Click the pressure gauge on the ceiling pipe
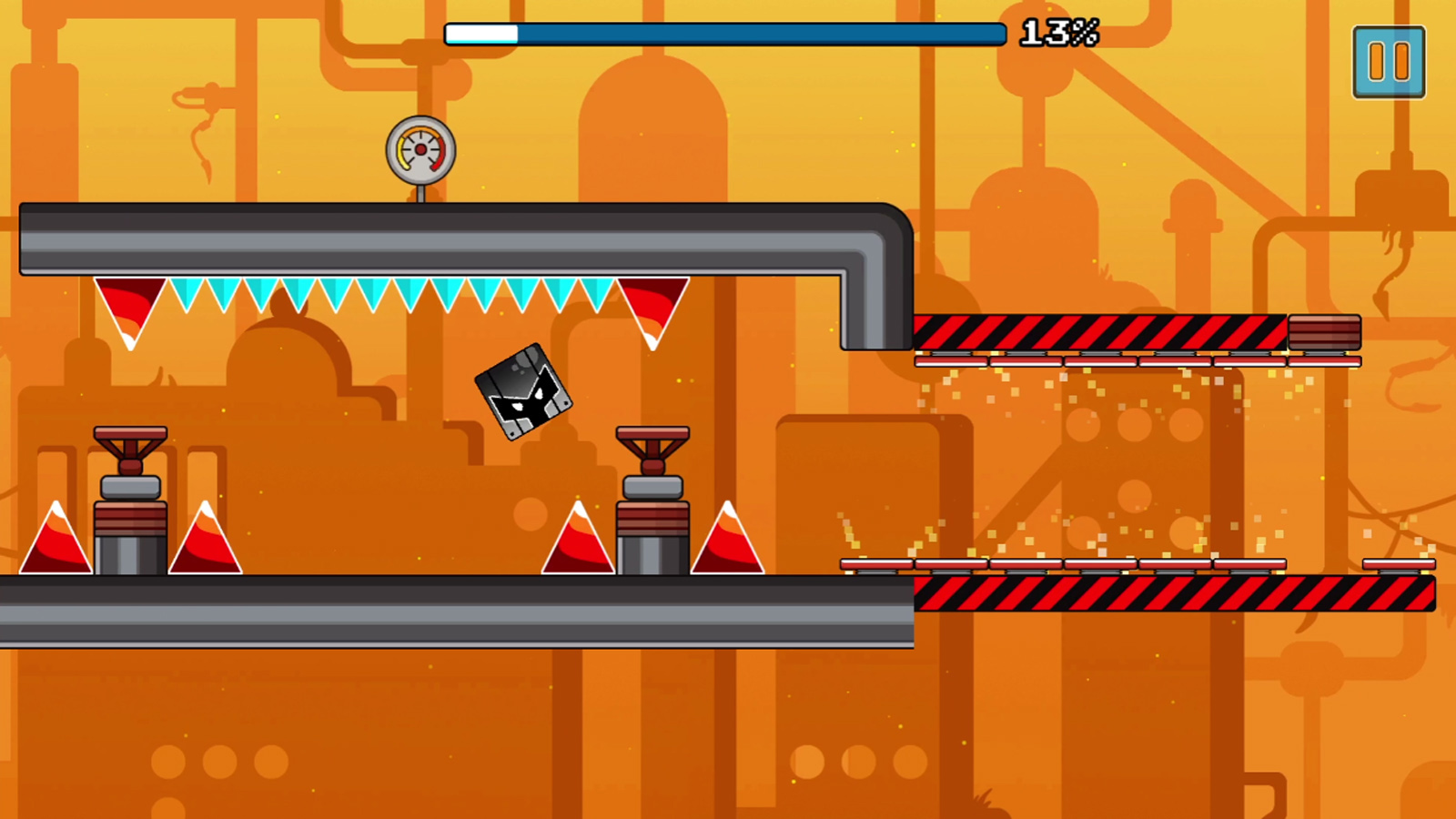 (420, 148)
